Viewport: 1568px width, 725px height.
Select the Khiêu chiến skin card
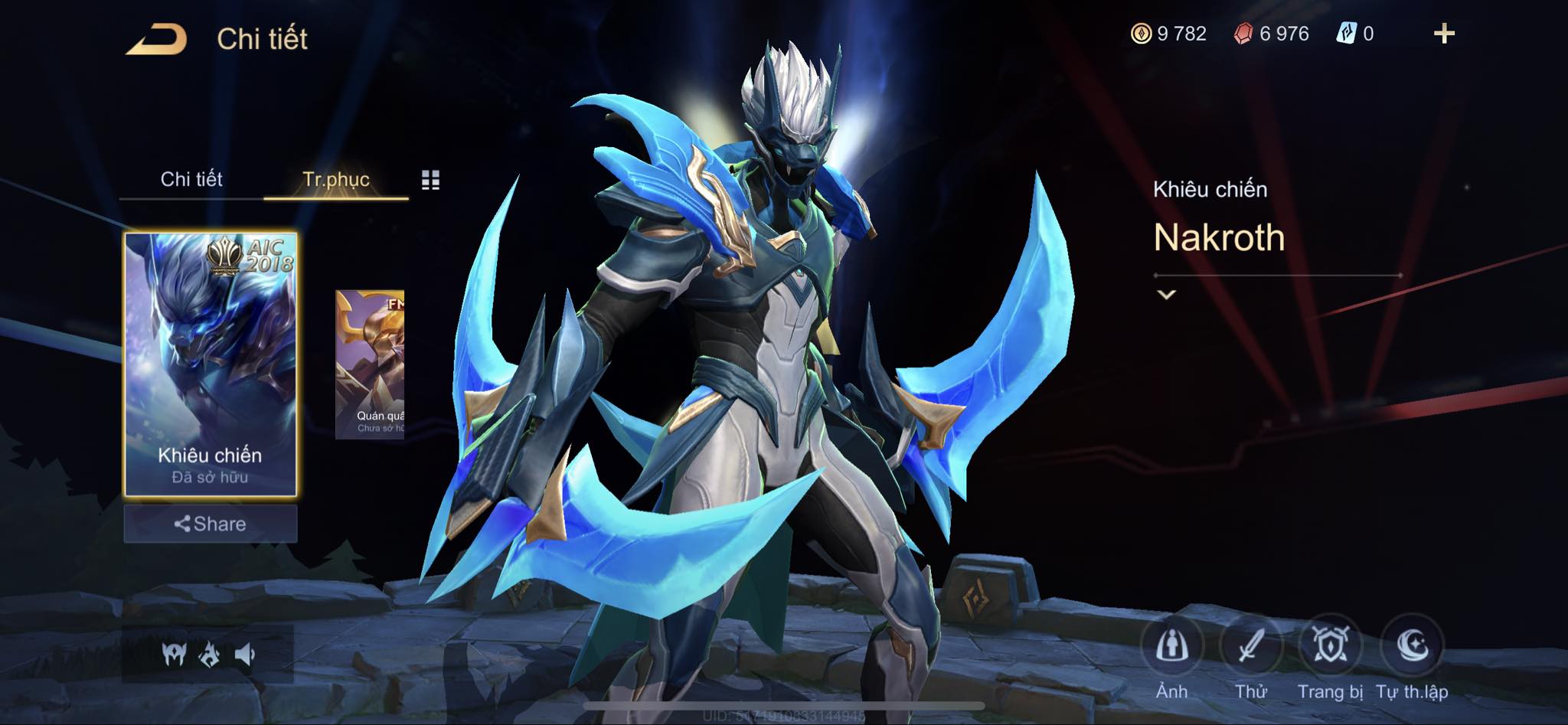211,364
